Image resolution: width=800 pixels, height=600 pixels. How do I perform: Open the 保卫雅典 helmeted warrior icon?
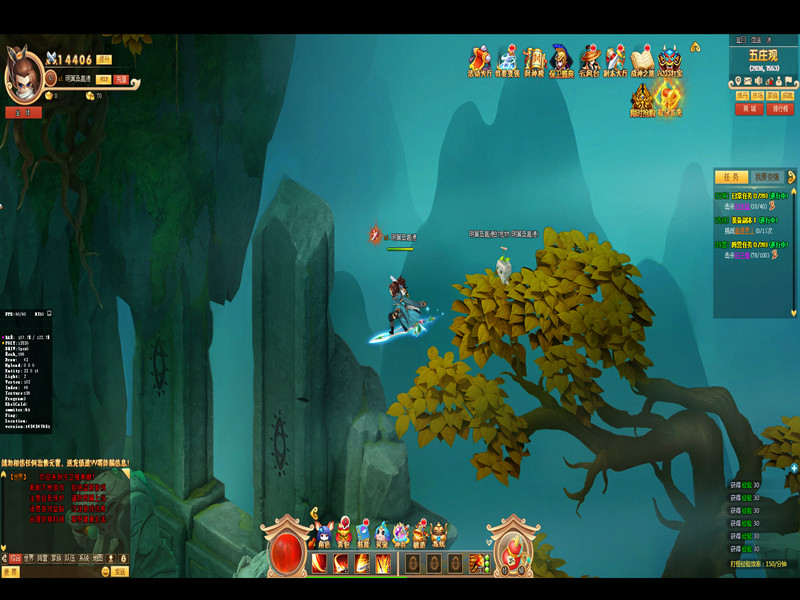[x=563, y=60]
